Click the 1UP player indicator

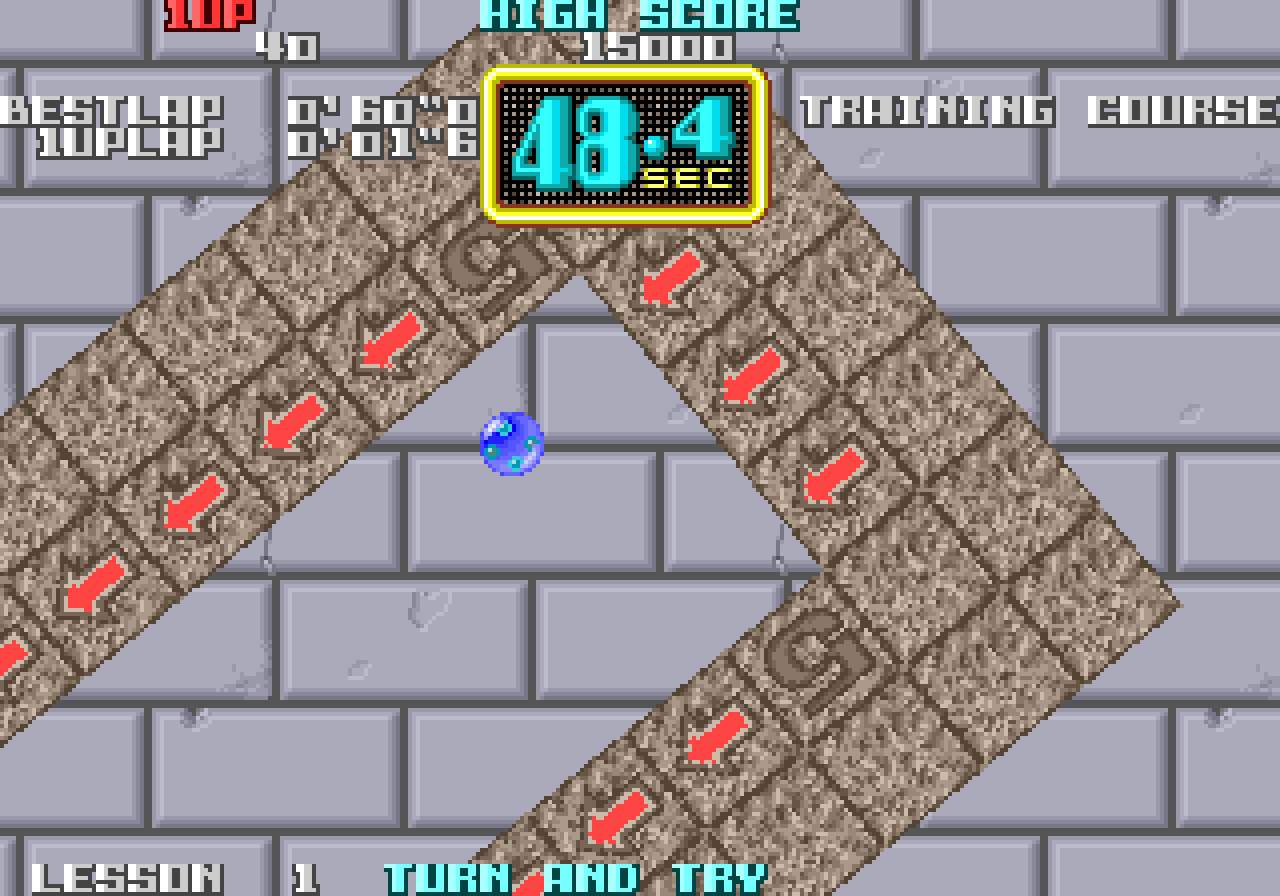(210, 14)
